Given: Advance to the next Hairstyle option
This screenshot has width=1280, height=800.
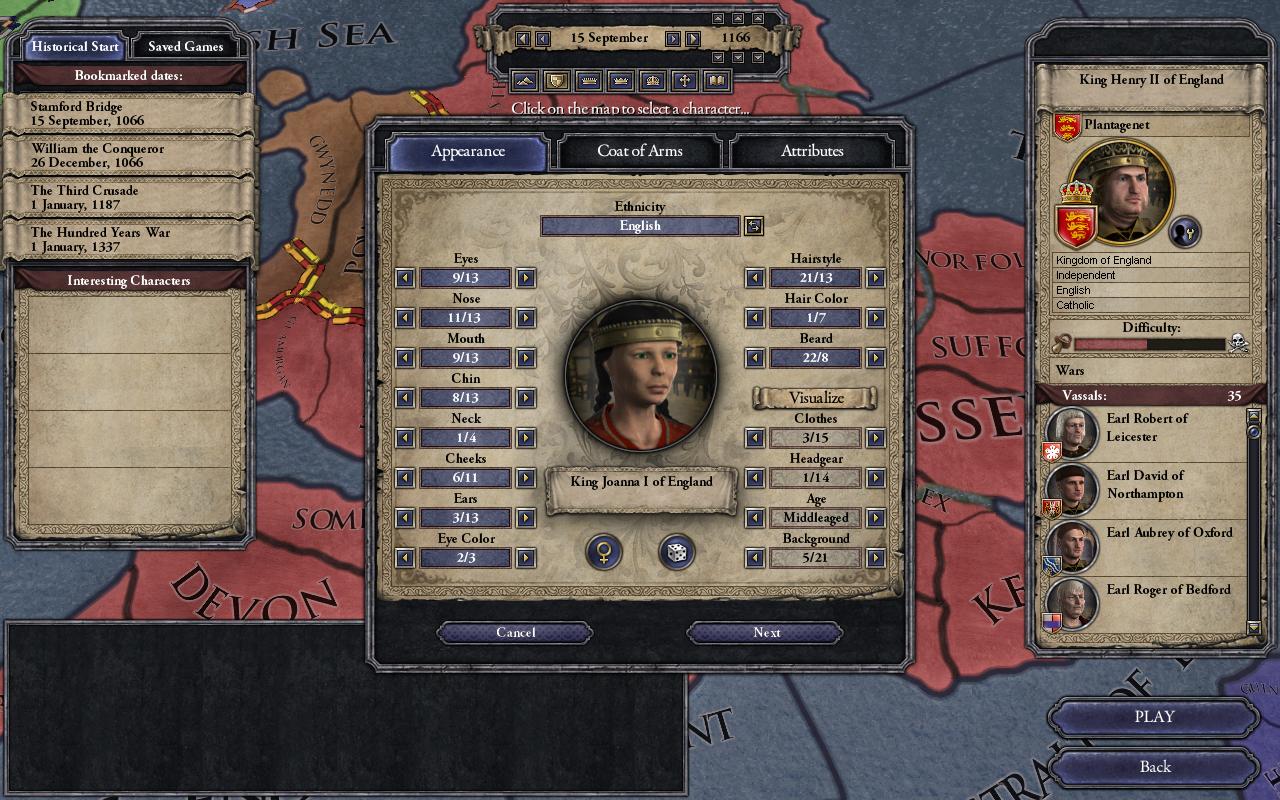Looking at the screenshot, I should [875, 278].
